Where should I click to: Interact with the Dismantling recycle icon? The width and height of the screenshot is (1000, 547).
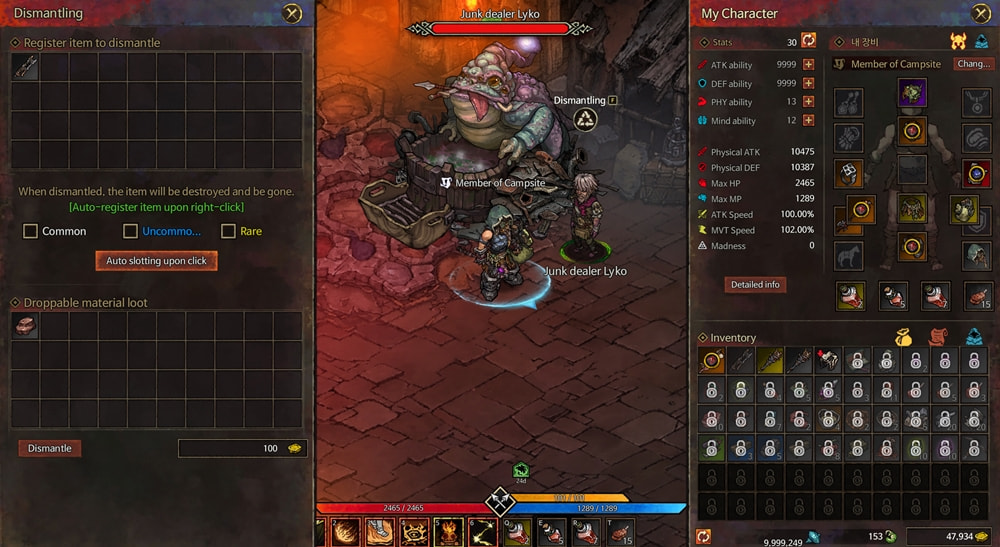click(x=585, y=120)
